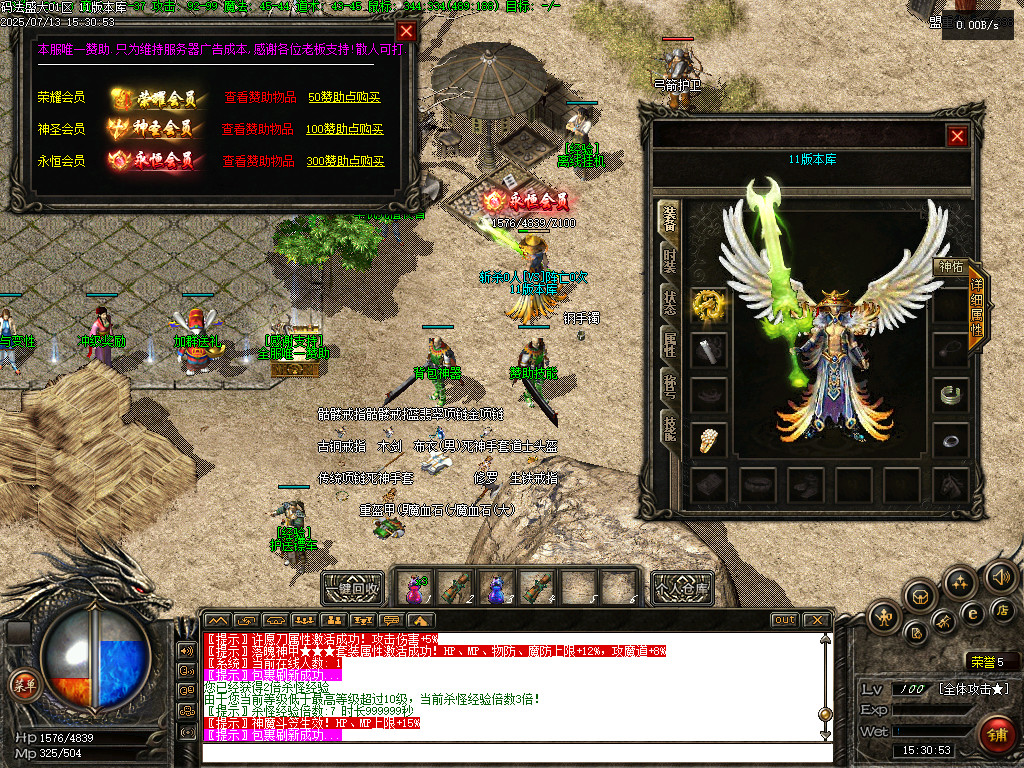Viewport: 1024px width, 768px height.
Task: Click the 100赞助点购买 purchase link
Action: click(345, 129)
